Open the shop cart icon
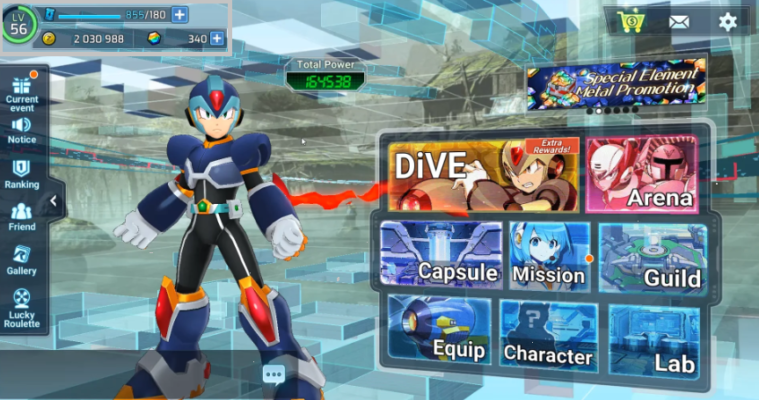 pos(631,21)
